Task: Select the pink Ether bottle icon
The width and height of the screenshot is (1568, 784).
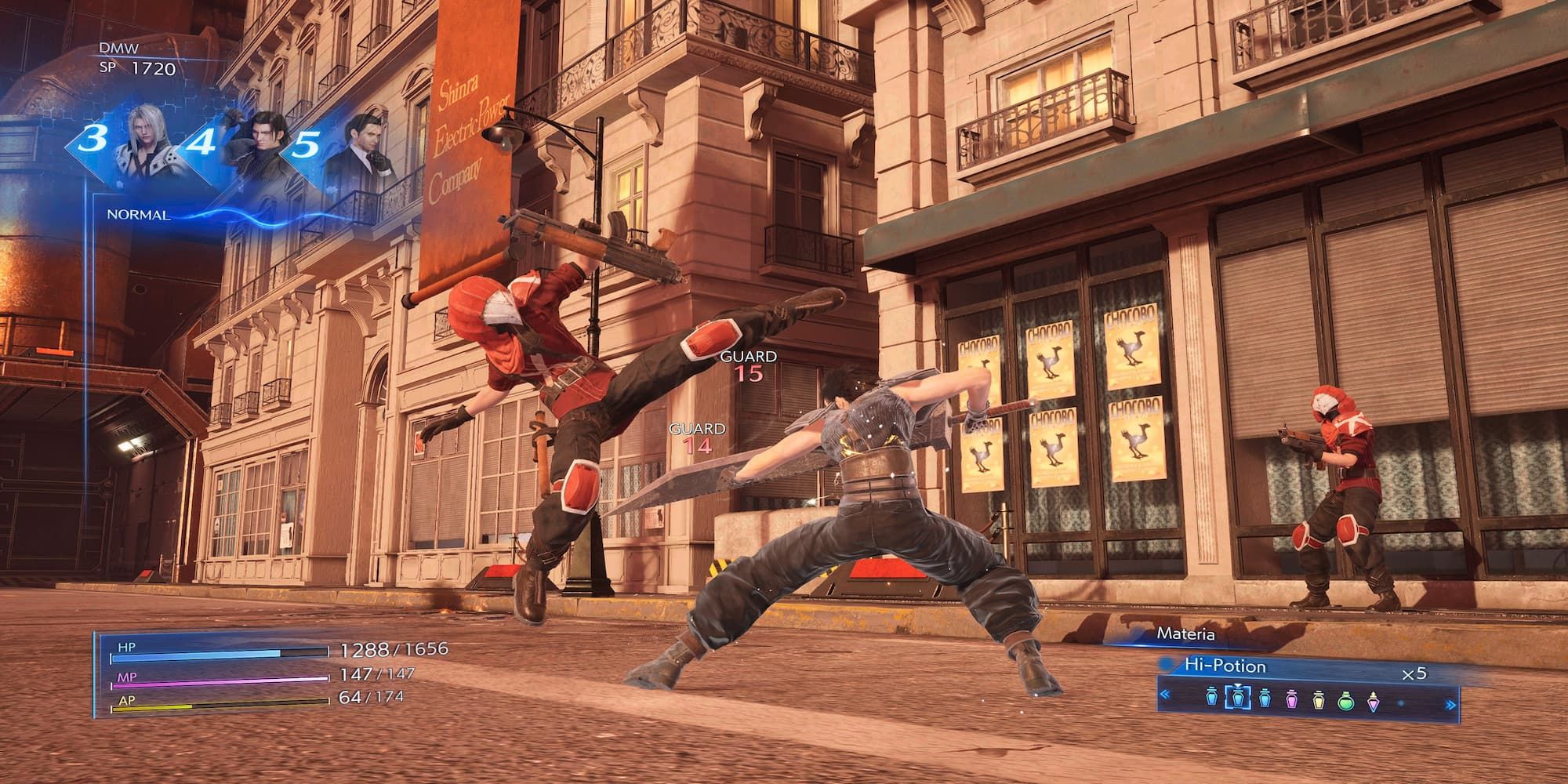Action: 1291,699
